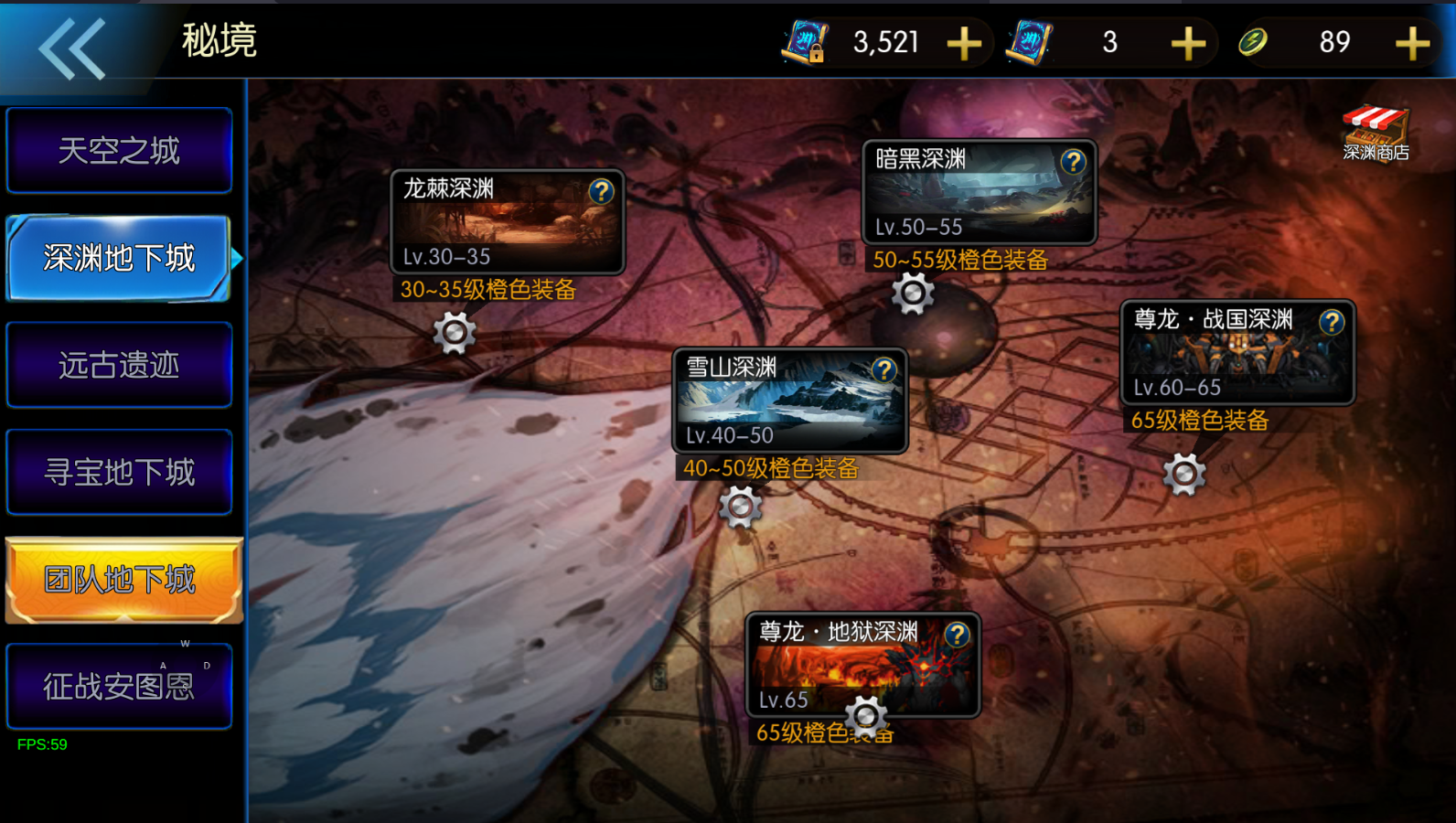Choose the 团队地下城 tab
Screen dimensions: 1456x823
pyautogui.click(x=121, y=580)
